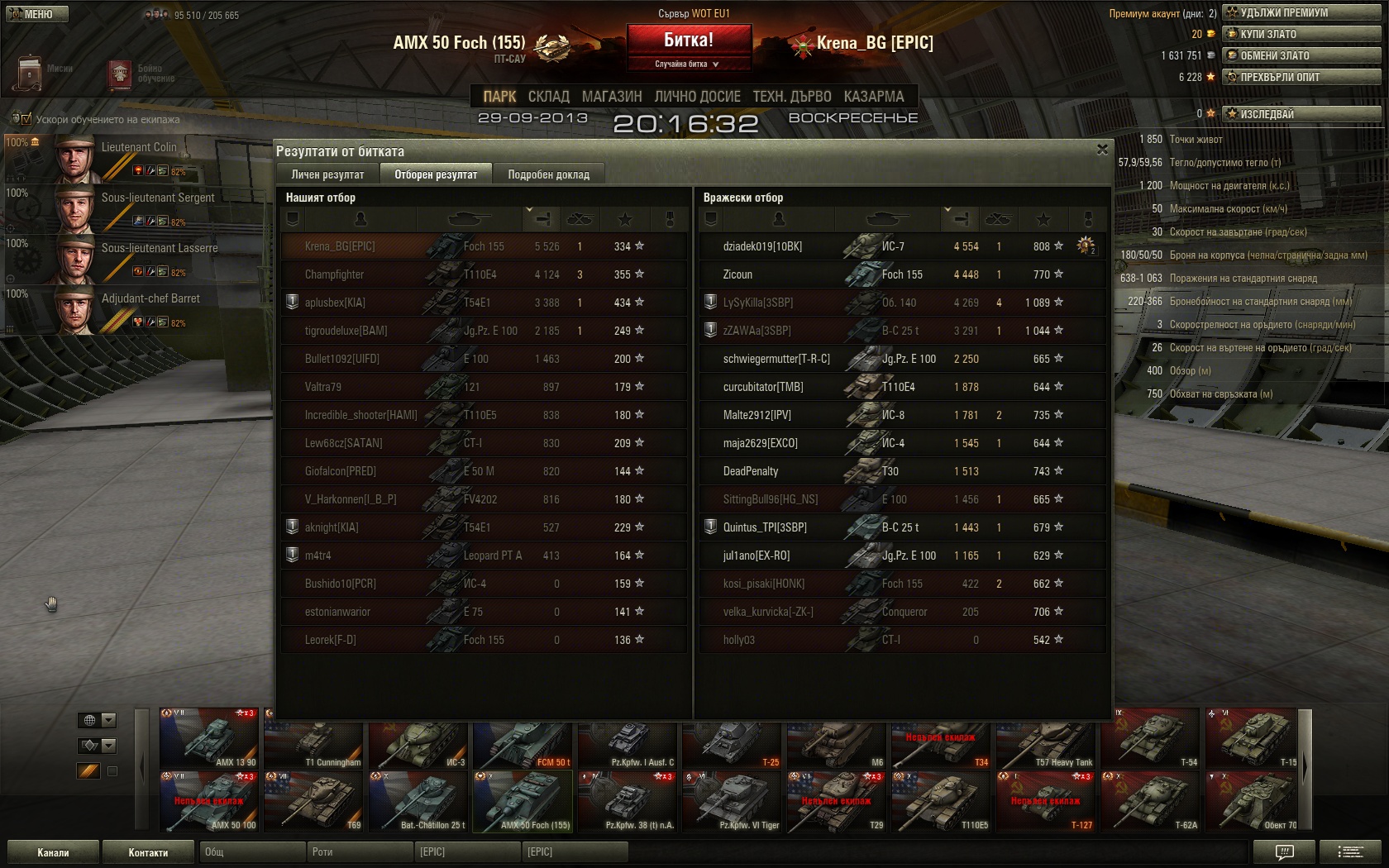Select the T110E5 tank in the carousel
This screenshot has height=868, width=1389.
point(941,802)
